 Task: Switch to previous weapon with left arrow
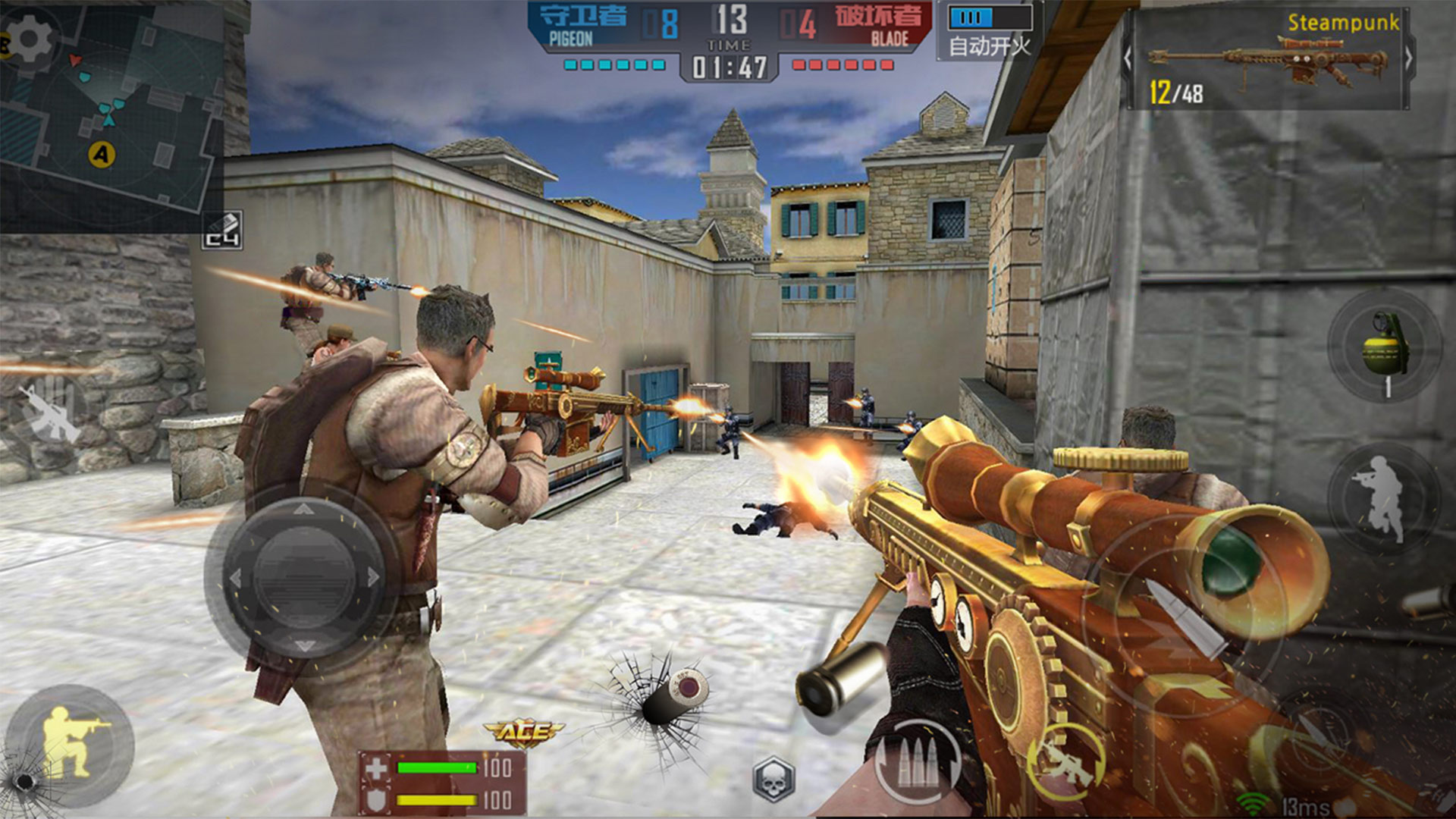(1128, 58)
